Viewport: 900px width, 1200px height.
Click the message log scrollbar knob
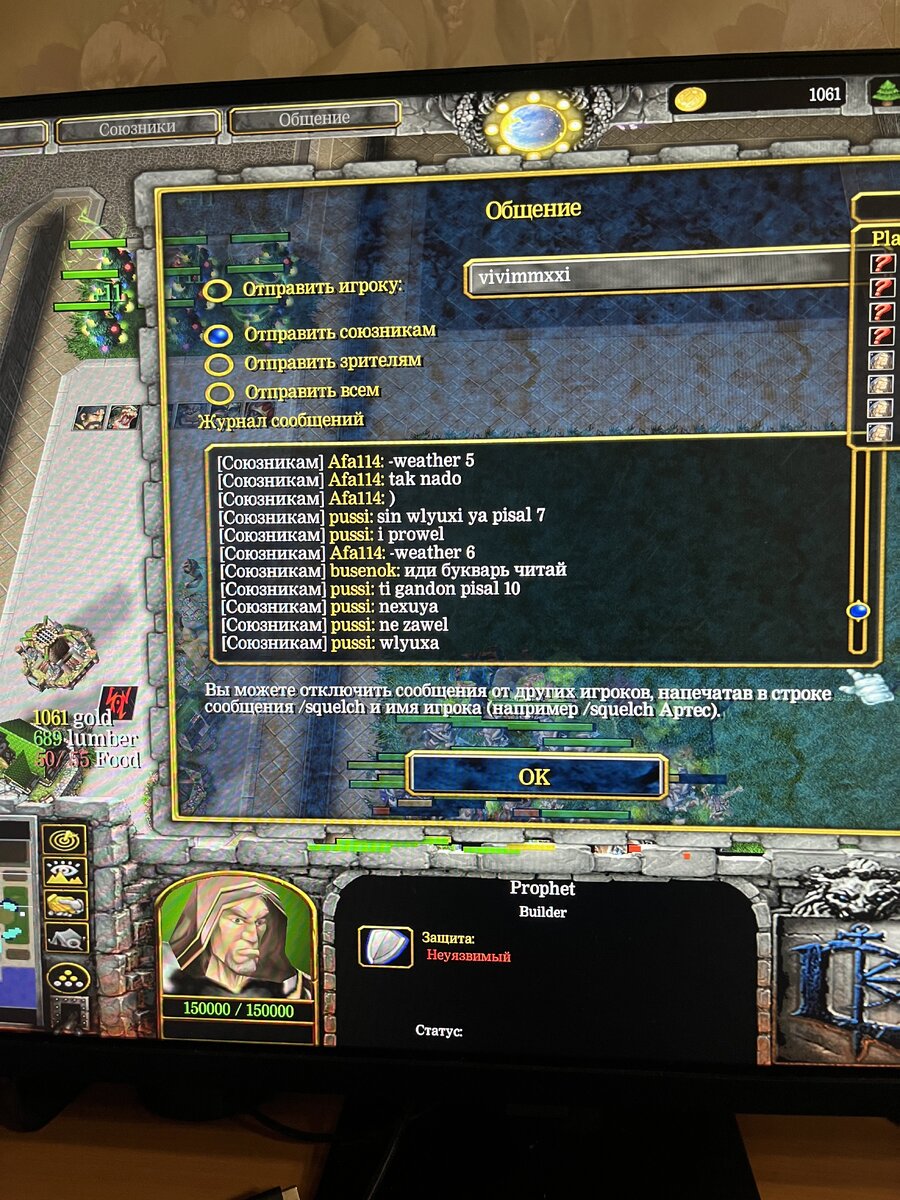click(857, 610)
